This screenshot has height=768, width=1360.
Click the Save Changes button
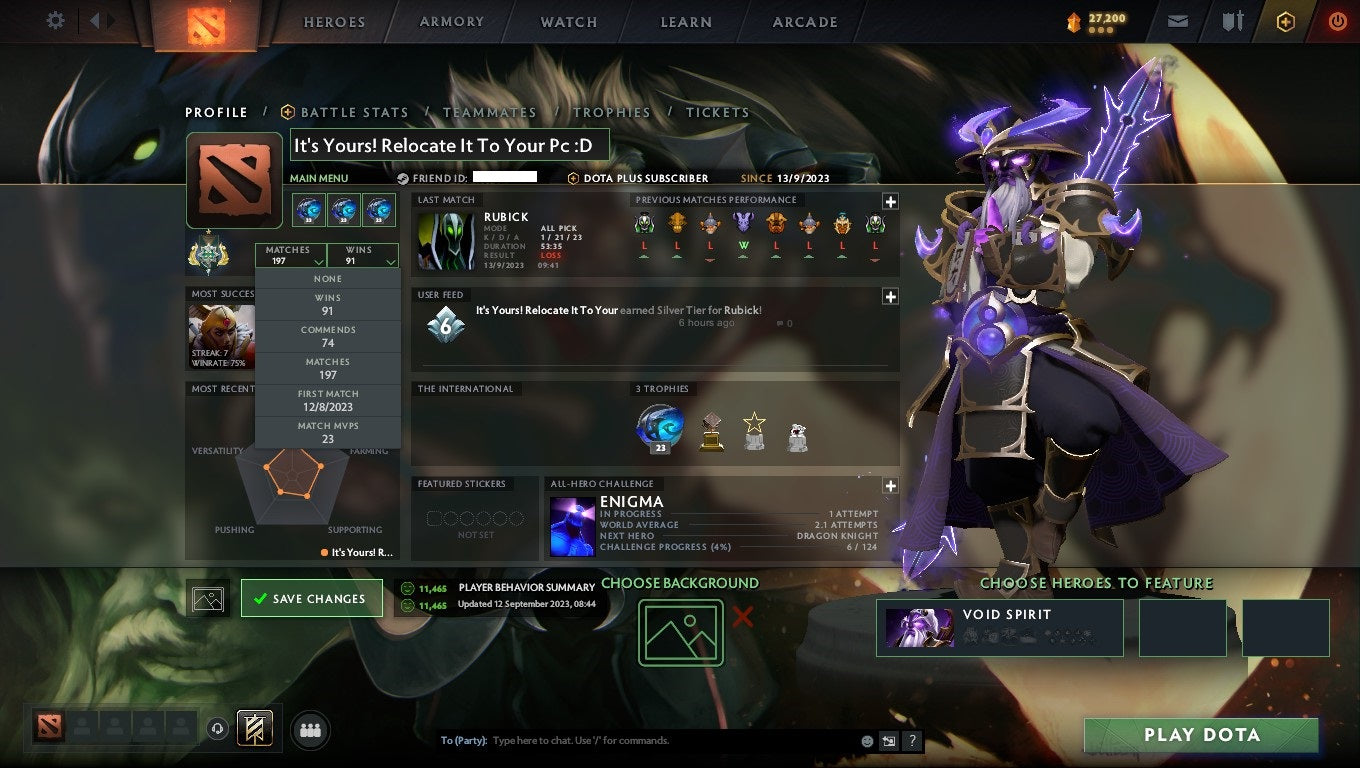click(x=312, y=598)
